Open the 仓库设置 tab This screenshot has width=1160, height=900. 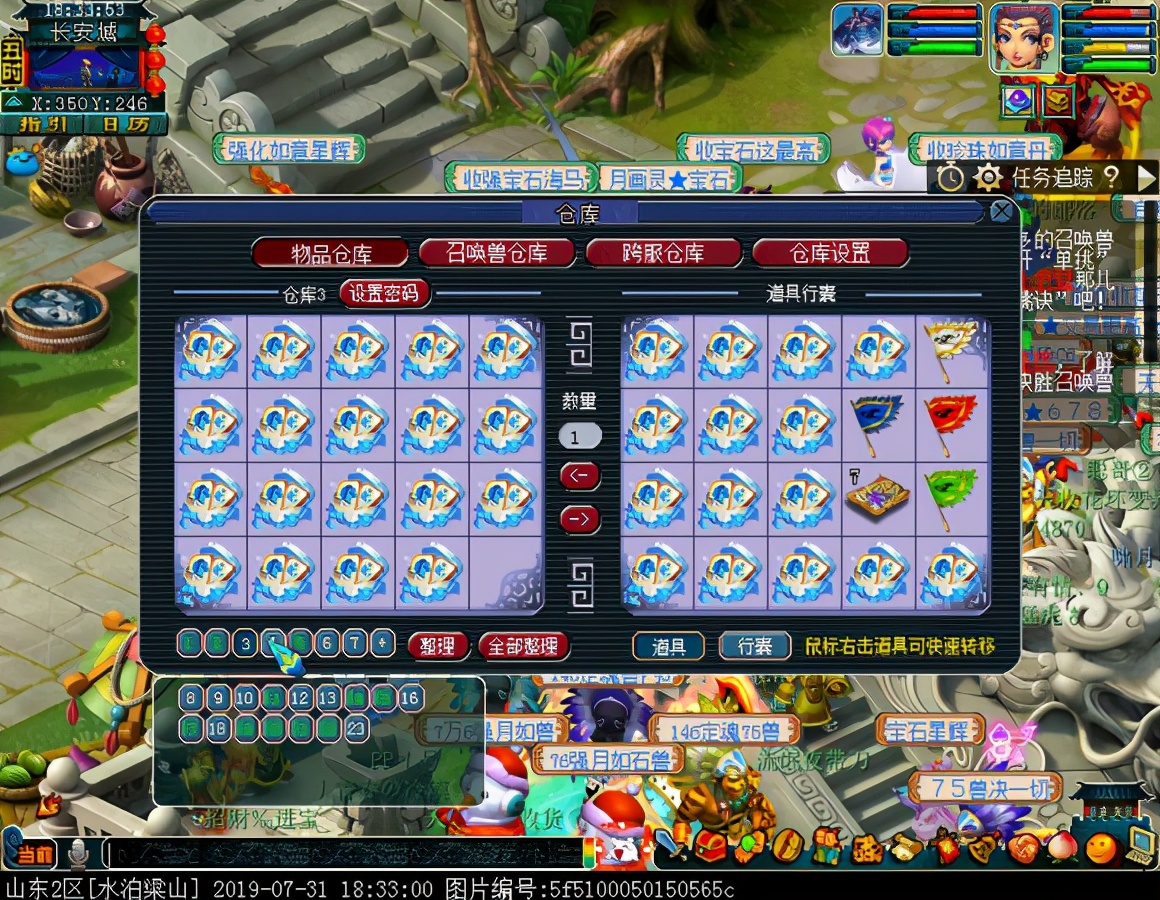point(830,252)
